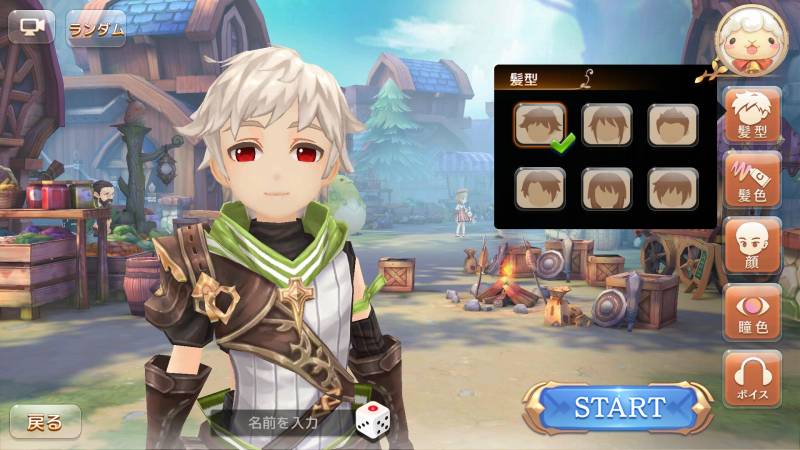Go back with the 戻る button
The image size is (800, 450).
point(45,421)
